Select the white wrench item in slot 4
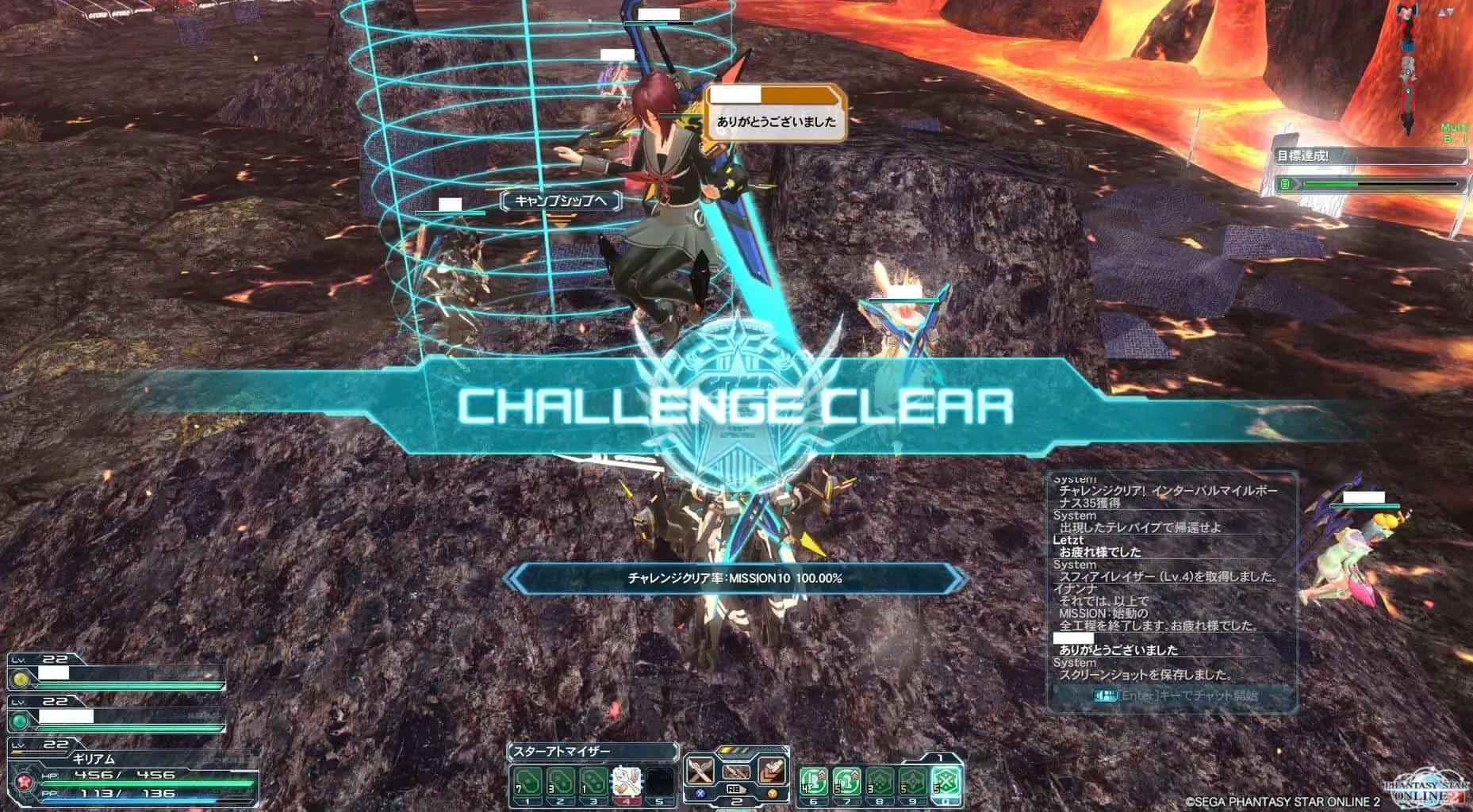Image resolution: width=1473 pixels, height=812 pixels. (x=626, y=783)
